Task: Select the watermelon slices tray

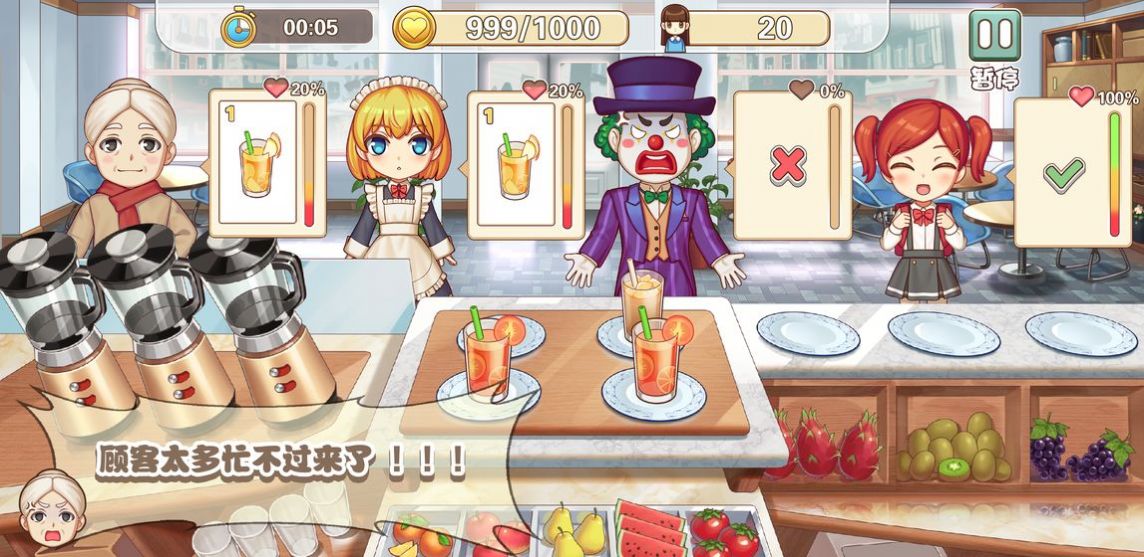Action: (x=651, y=530)
